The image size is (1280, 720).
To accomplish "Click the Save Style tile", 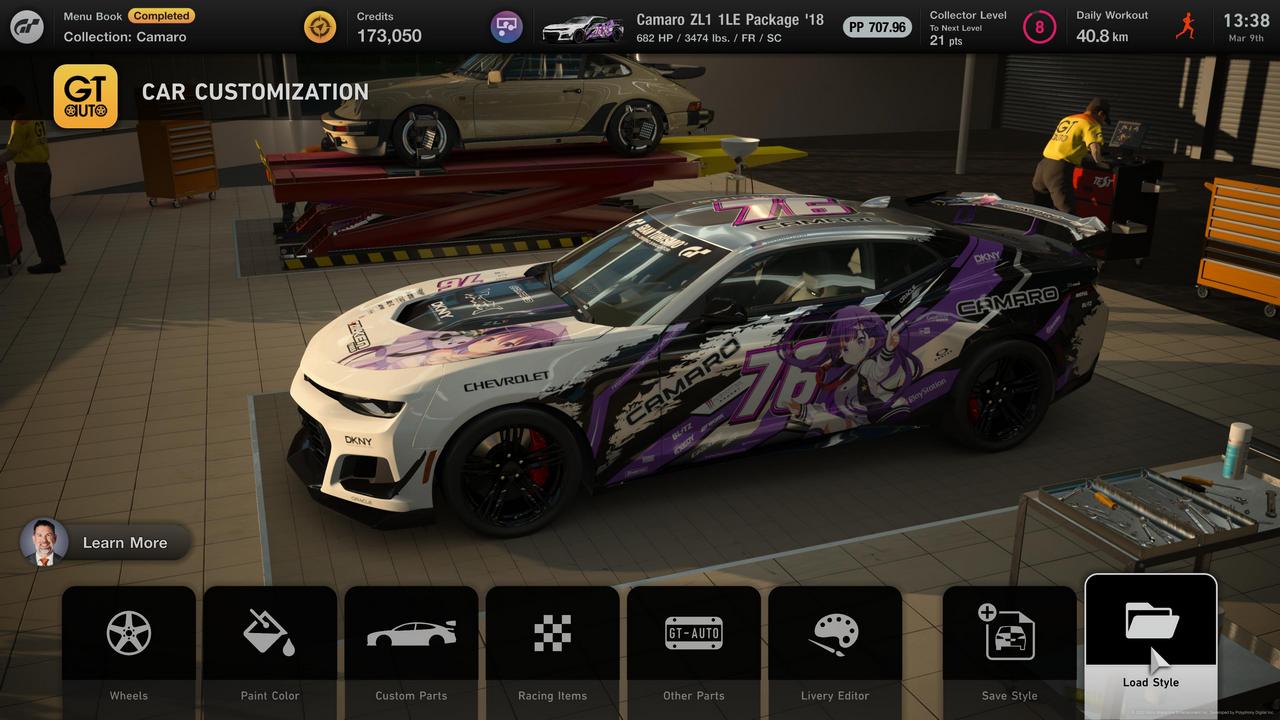I will click(x=1009, y=645).
